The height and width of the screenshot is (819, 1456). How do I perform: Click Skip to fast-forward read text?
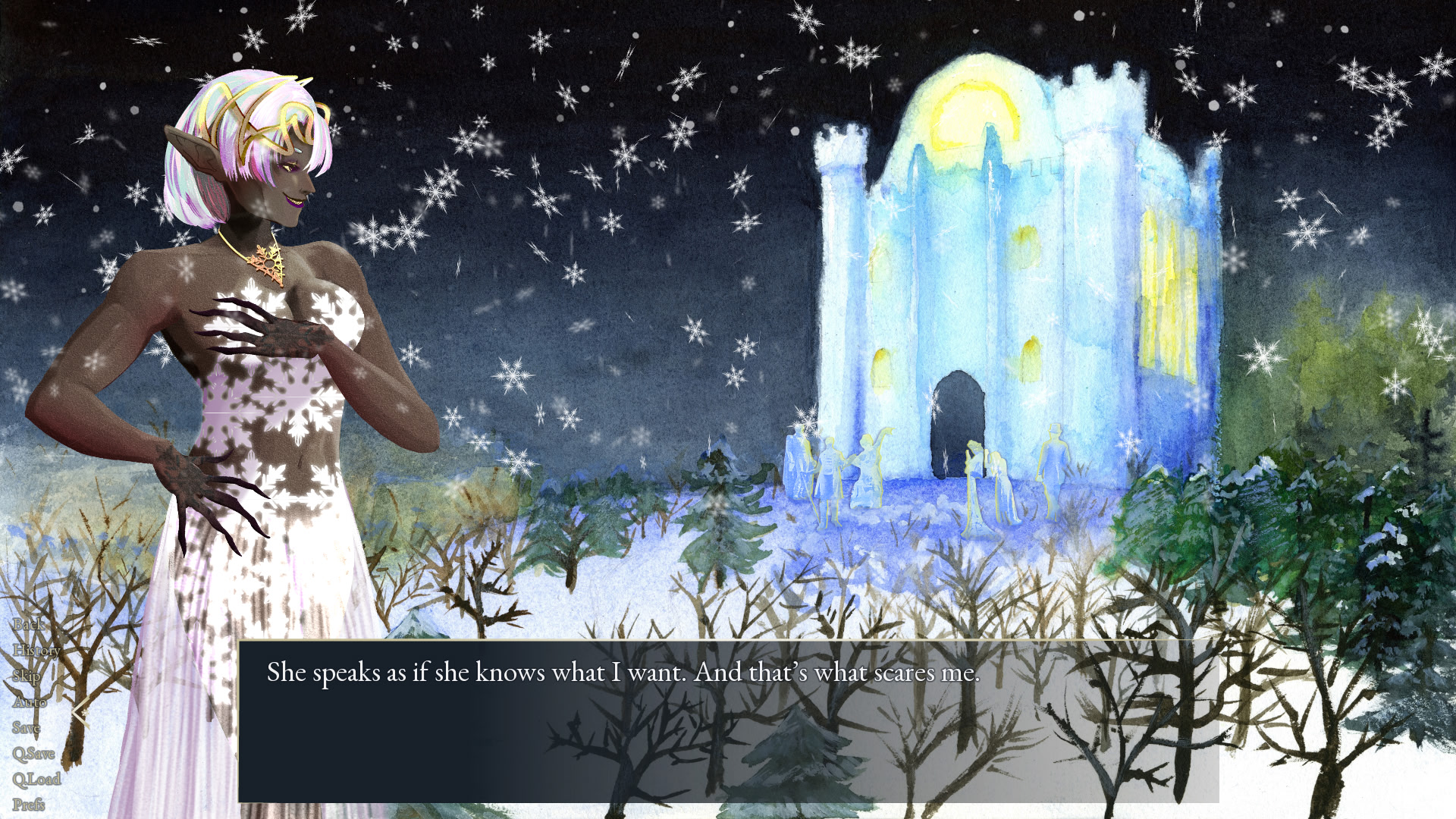pyautogui.click(x=27, y=676)
